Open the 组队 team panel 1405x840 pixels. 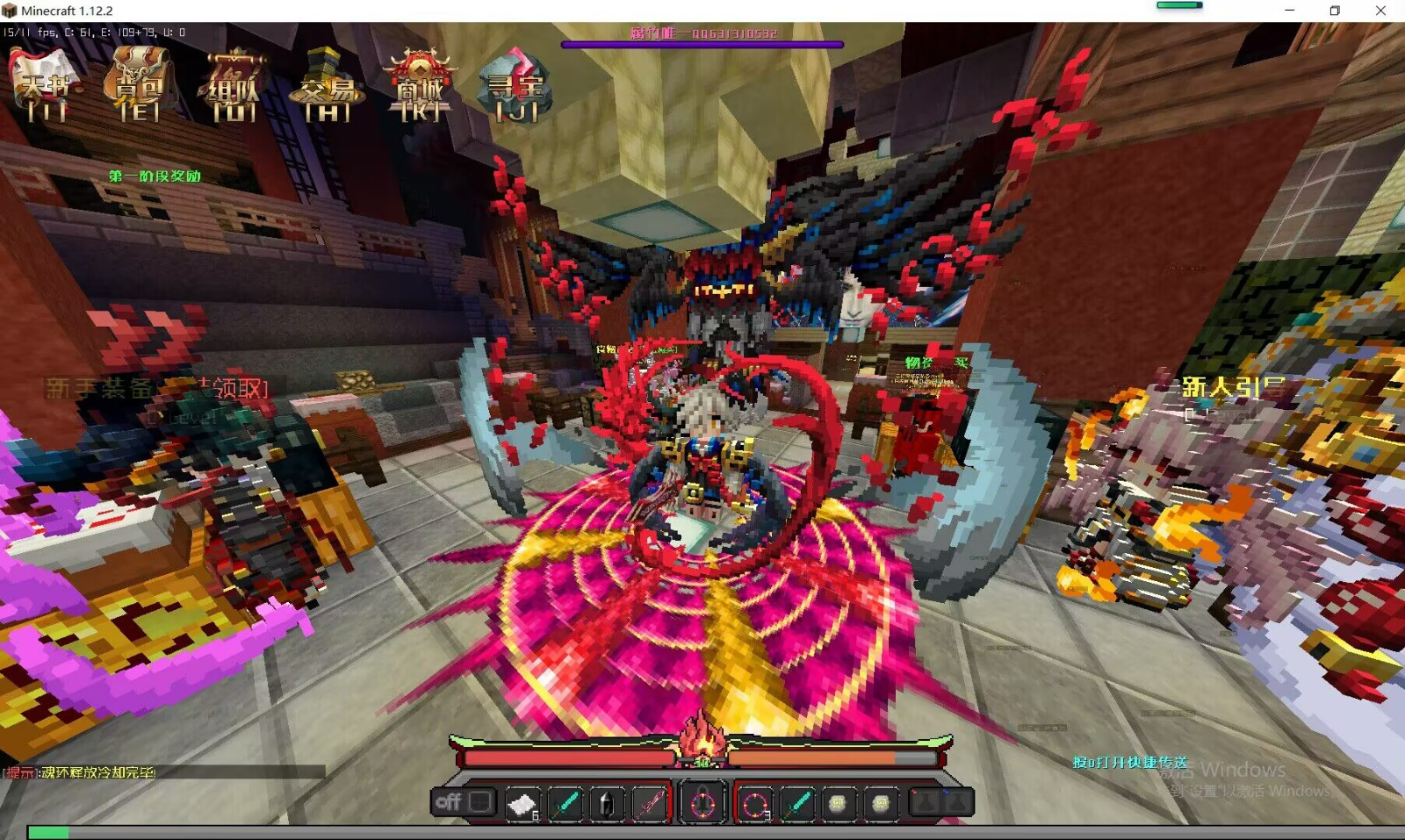pos(234,85)
